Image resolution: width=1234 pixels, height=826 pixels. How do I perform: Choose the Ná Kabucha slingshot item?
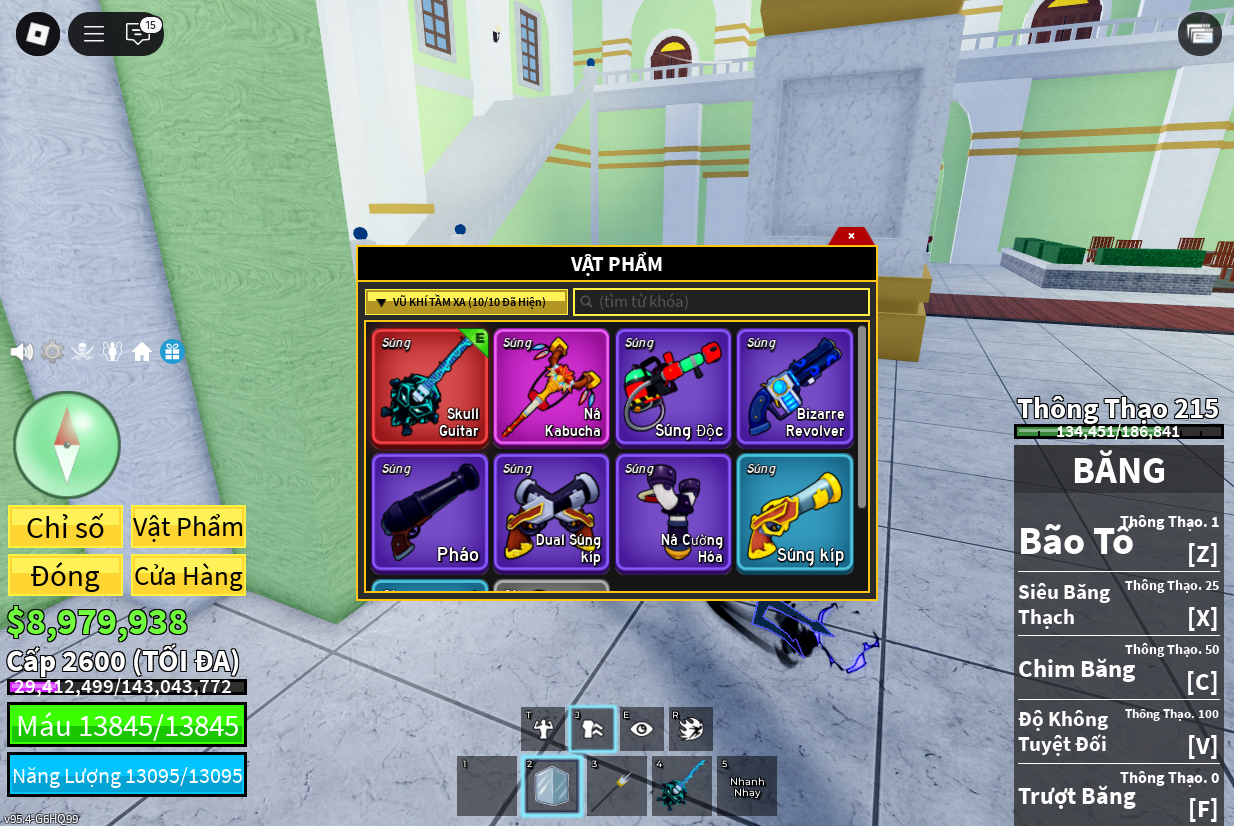tap(551, 387)
